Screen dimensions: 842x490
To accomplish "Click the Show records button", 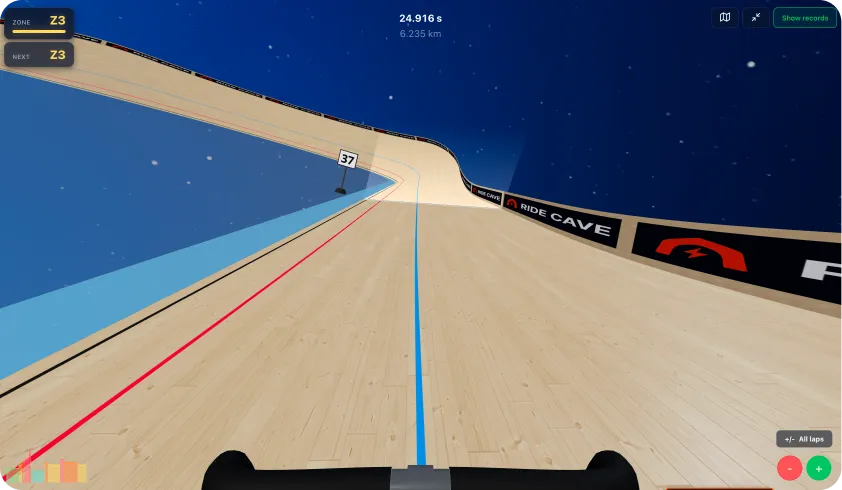I will pos(804,18).
